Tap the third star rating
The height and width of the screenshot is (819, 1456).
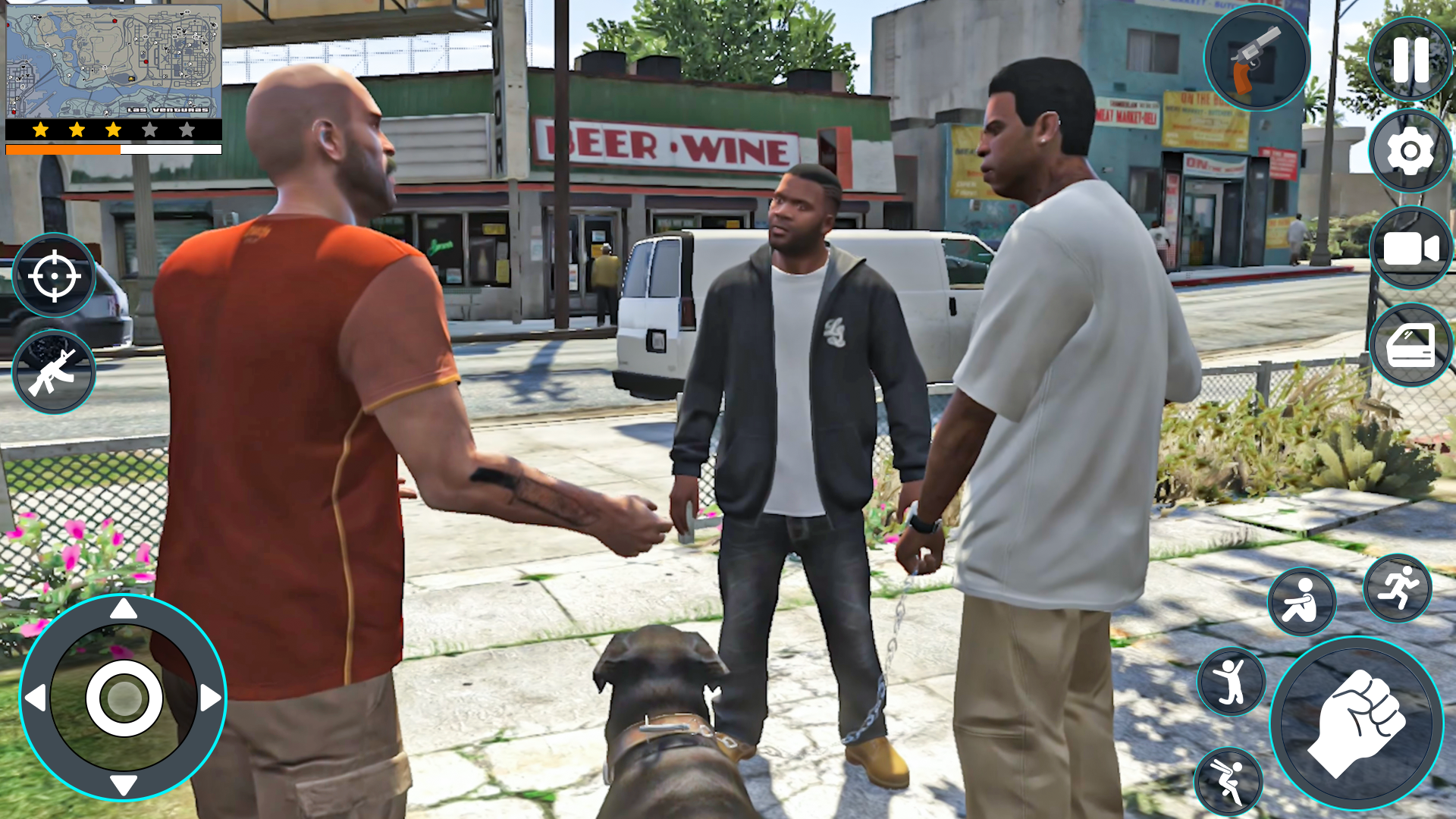(111, 130)
